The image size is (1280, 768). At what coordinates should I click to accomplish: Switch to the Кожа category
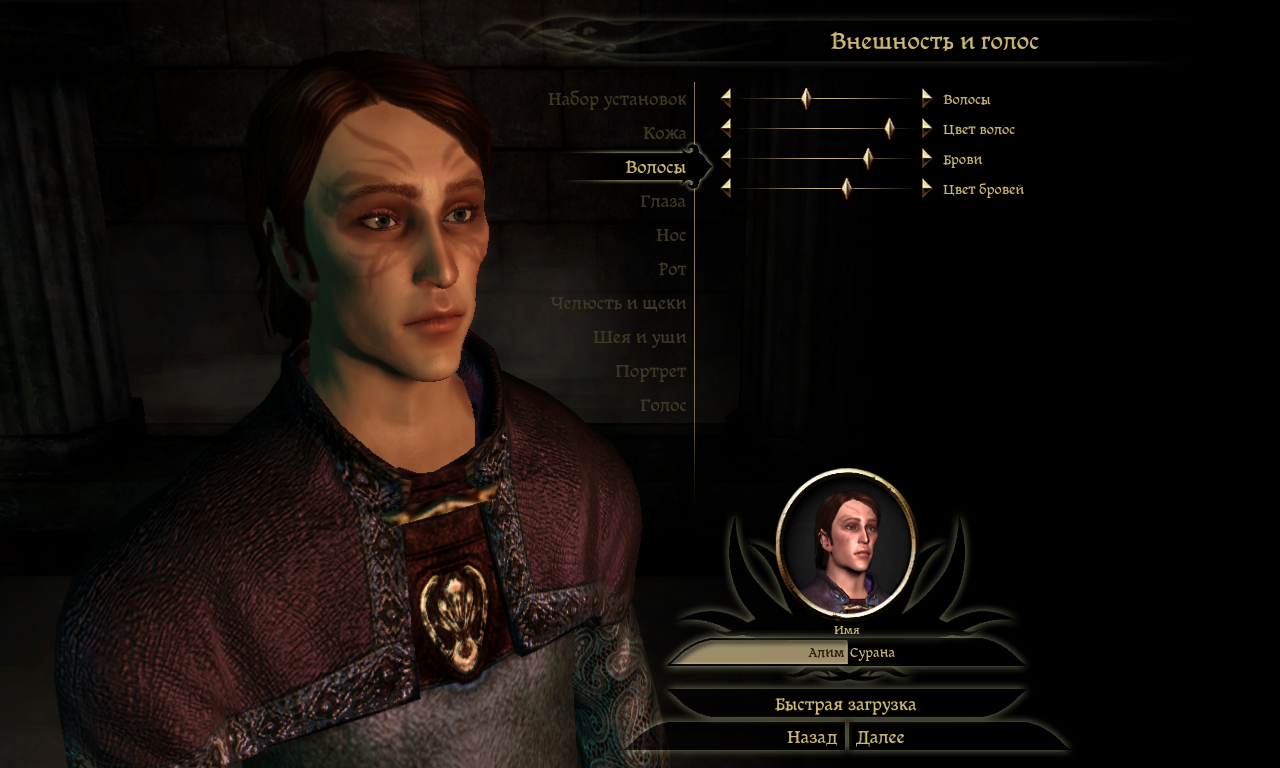(x=664, y=133)
